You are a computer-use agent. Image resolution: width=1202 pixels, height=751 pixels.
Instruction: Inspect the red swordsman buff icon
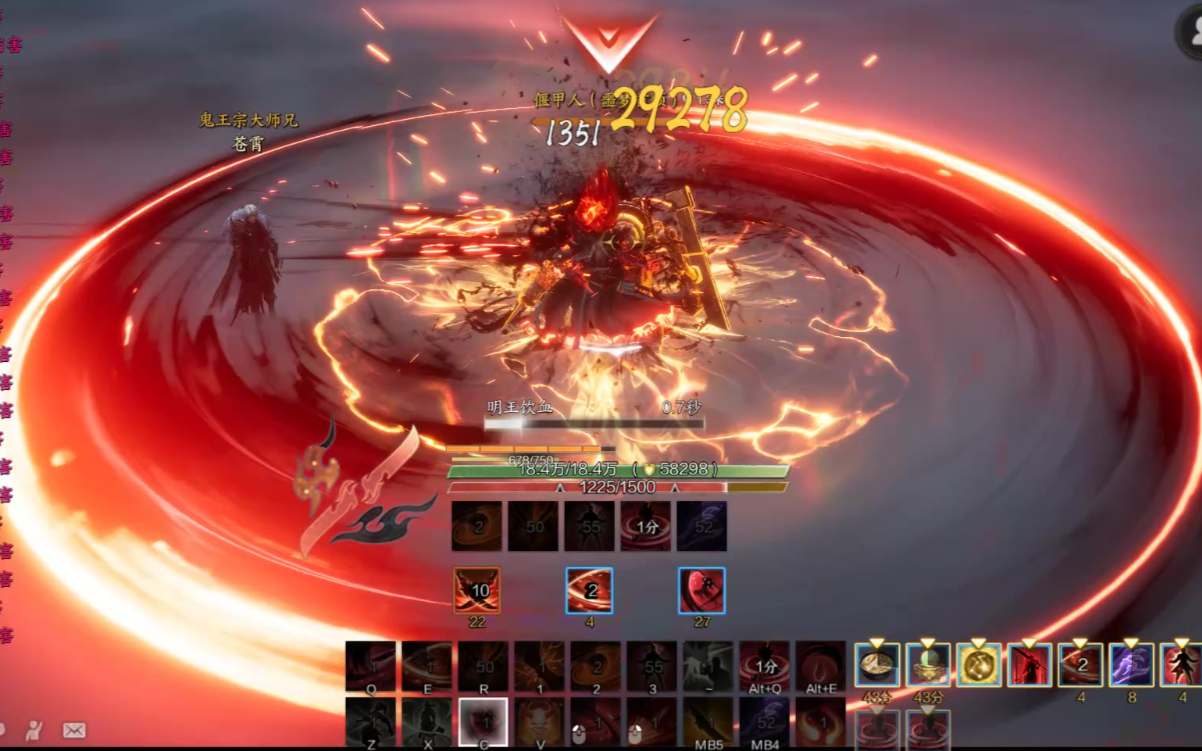[x=1030, y=665]
